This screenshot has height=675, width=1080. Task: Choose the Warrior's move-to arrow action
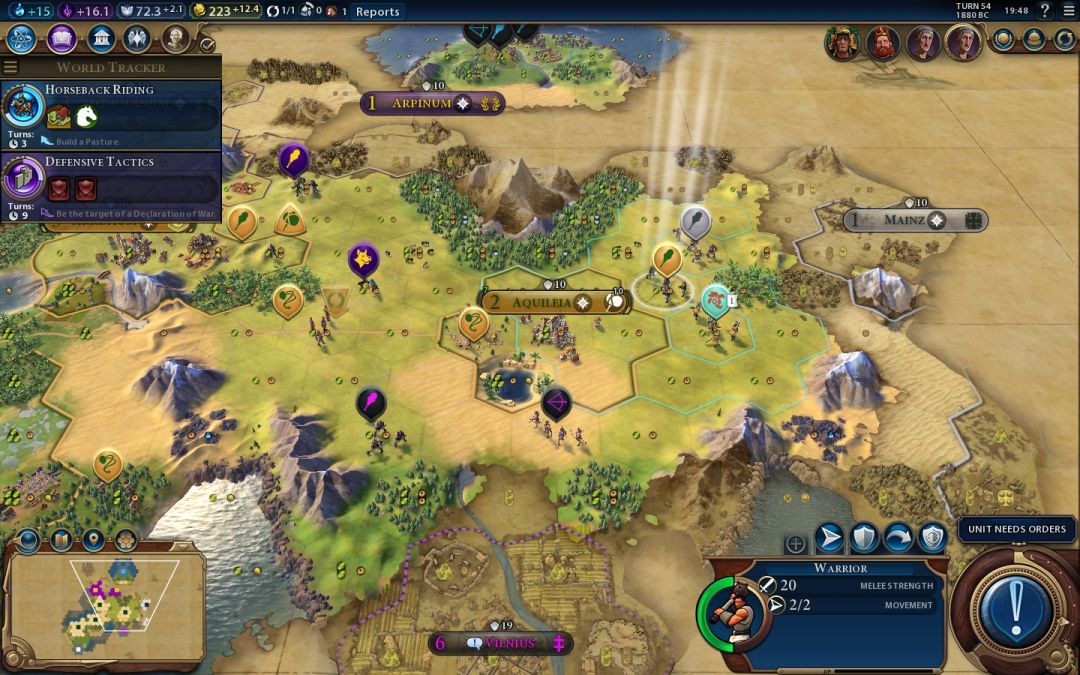pyautogui.click(x=829, y=539)
